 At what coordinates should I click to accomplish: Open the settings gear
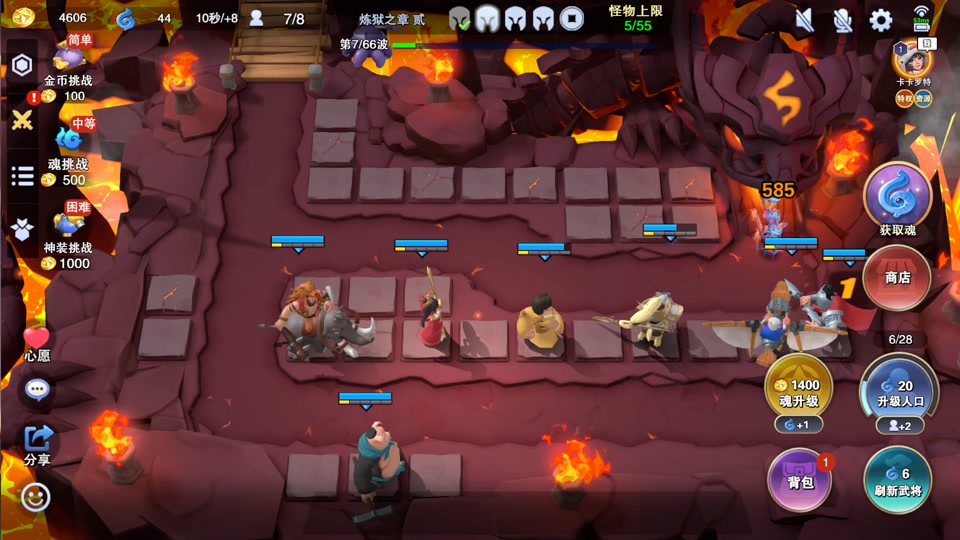pyautogui.click(x=881, y=20)
